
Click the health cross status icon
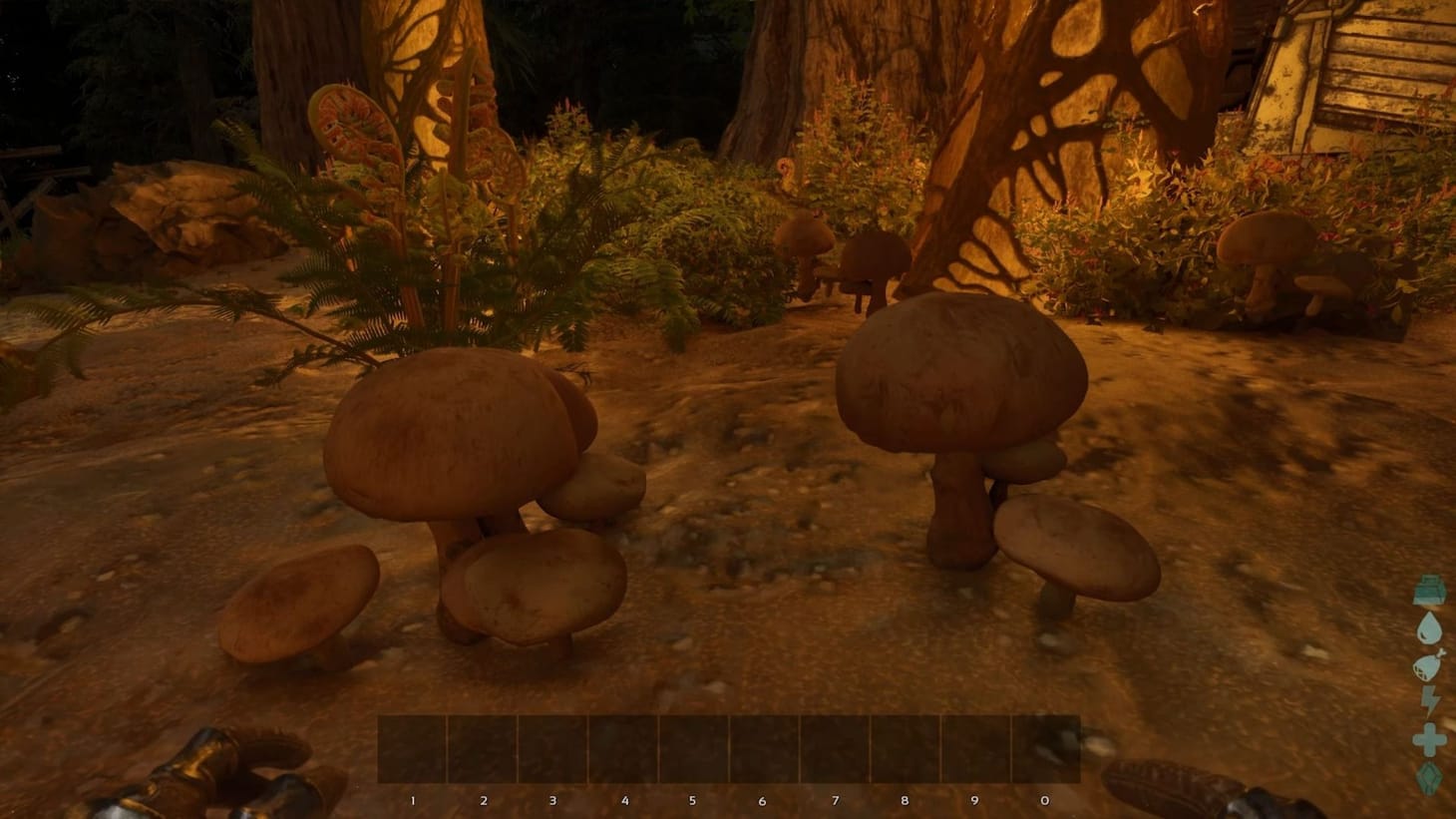[1428, 736]
